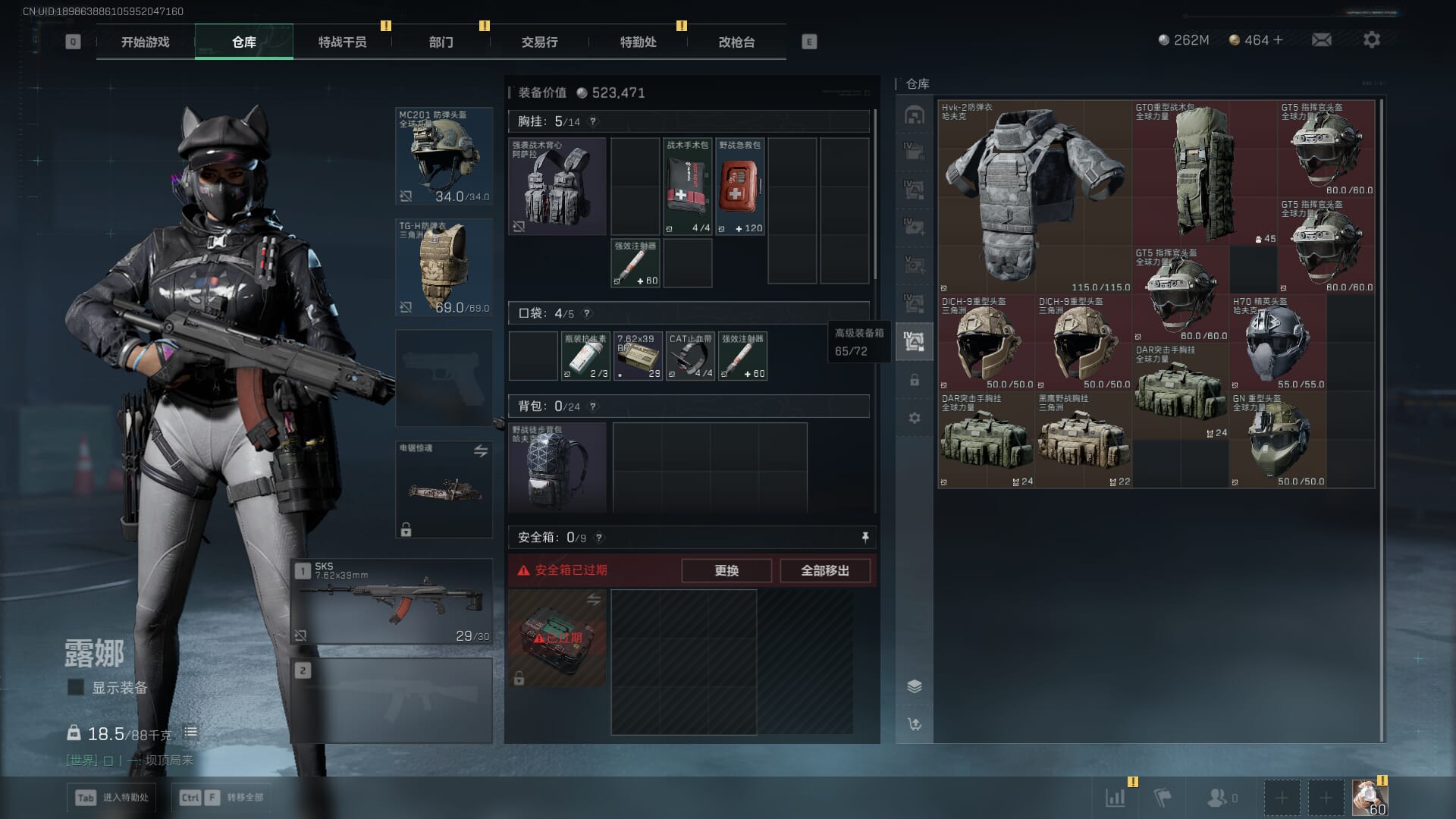Image resolution: width=1456 pixels, height=819 pixels.
Task: Open the mail inbox envelope icon
Action: (x=1321, y=39)
